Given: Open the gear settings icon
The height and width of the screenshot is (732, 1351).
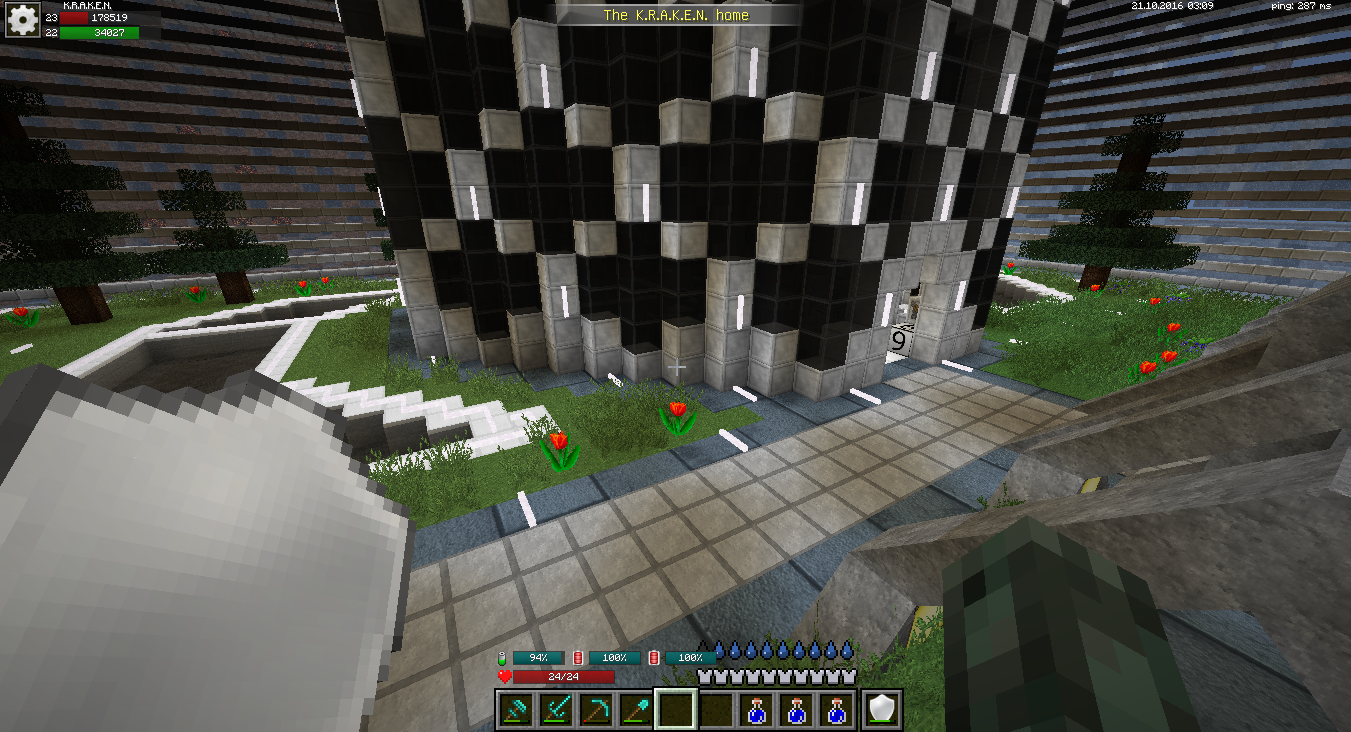Looking at the screenshot, I should tap(21, 20).
